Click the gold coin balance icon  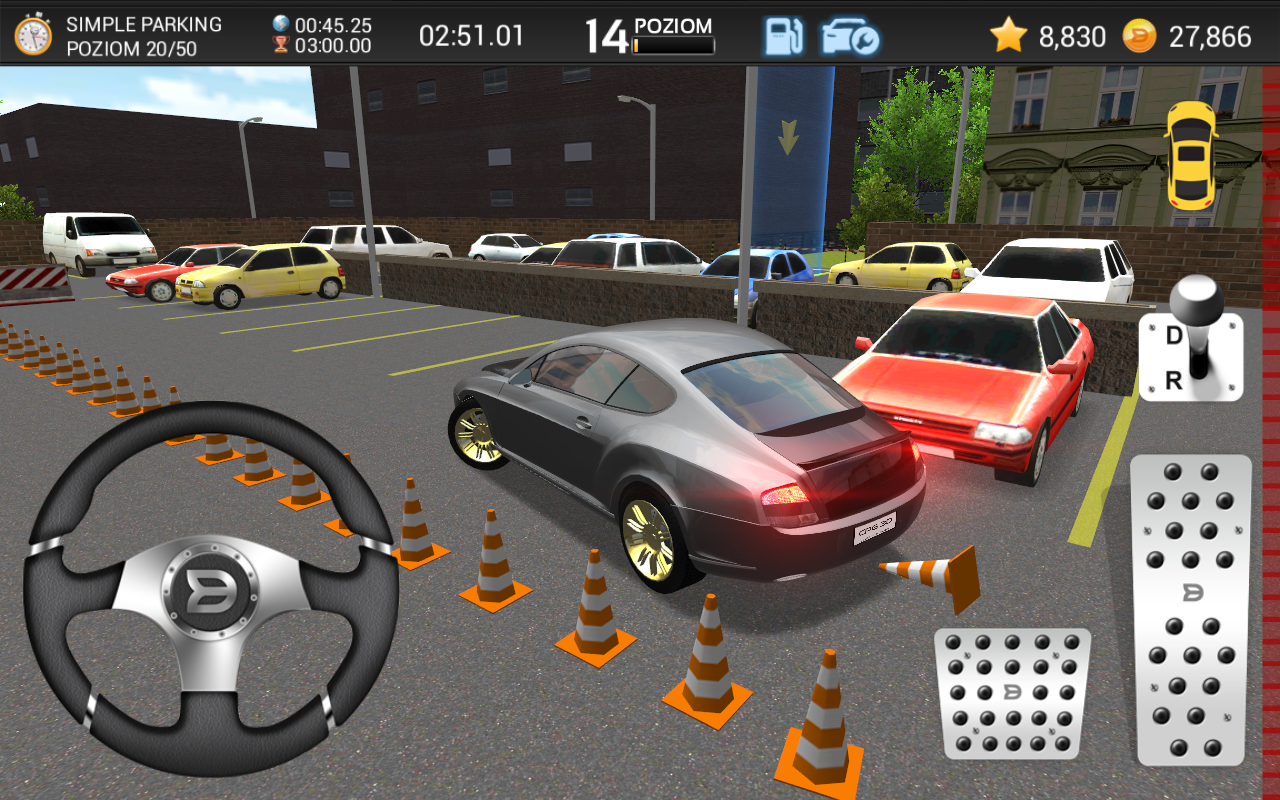[1139, 36]
